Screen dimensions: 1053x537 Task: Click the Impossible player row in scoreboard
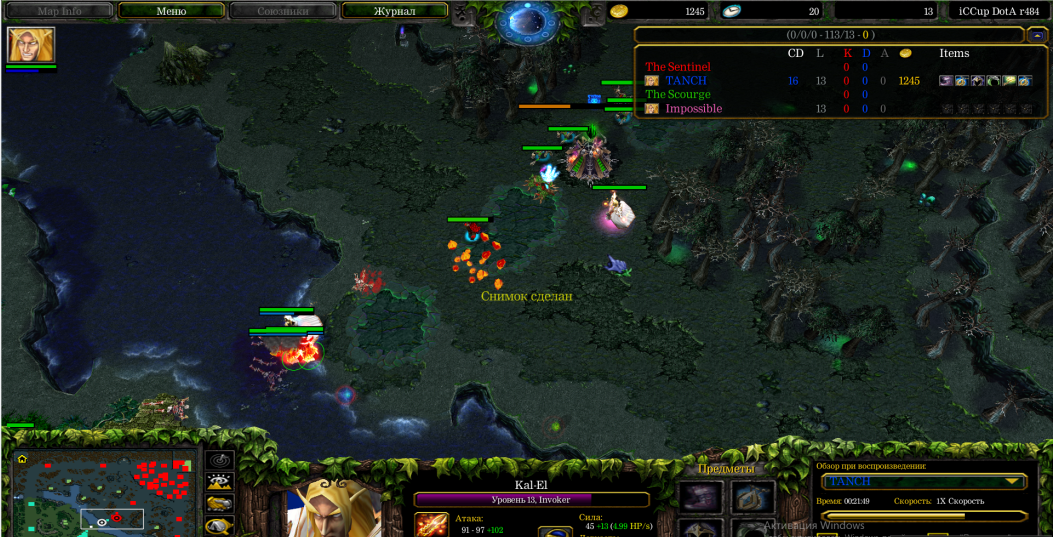pos(693,109)
